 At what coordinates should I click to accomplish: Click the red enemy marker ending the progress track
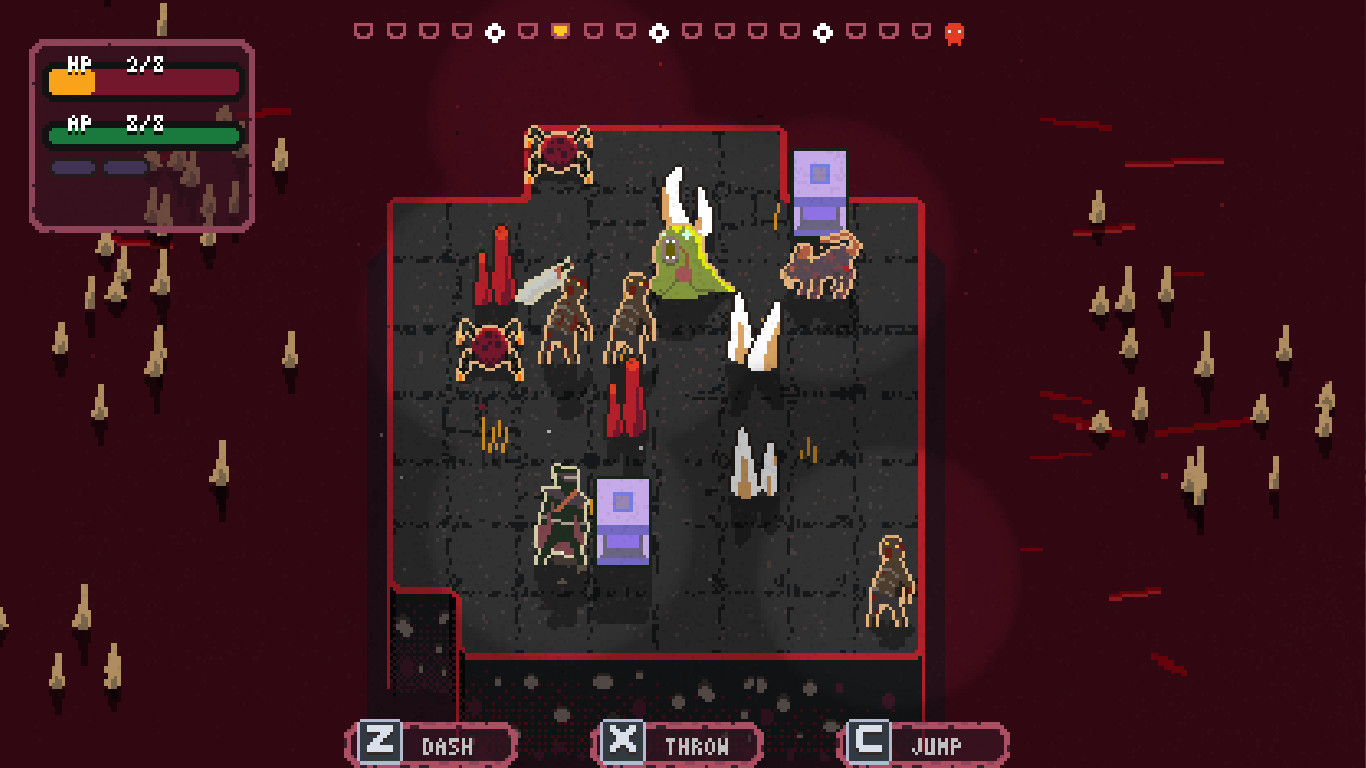(954, 32)
